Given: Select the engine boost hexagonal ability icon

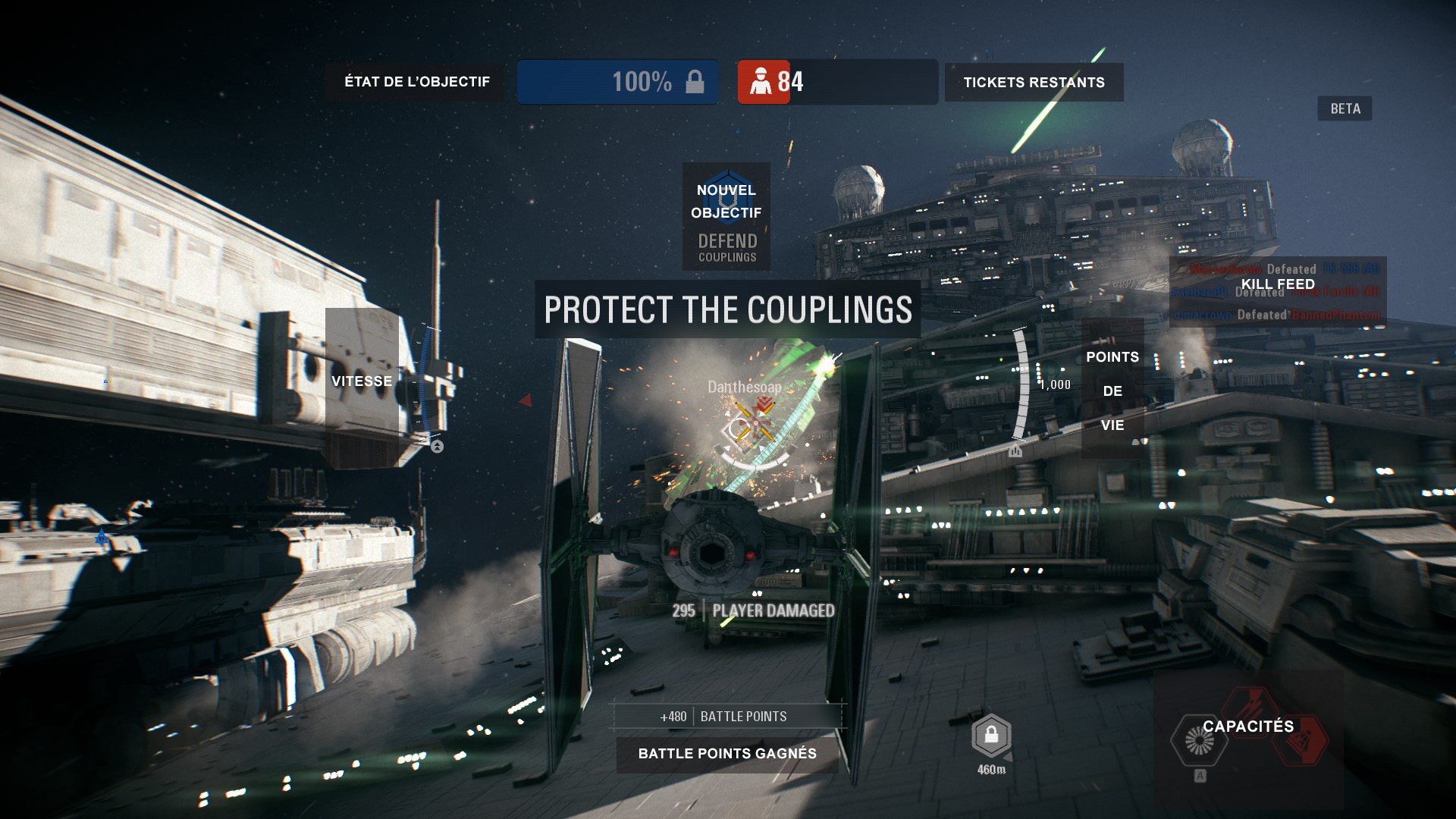Looking at the screenshot, I should [x=1198, y=739].
